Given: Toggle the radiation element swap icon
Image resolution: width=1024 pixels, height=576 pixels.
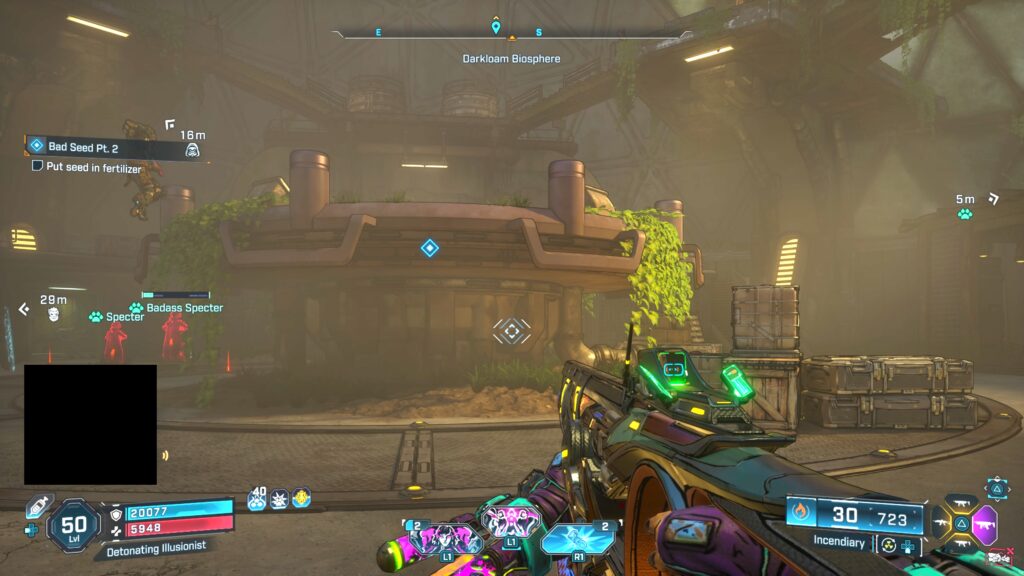Looking at the screenshot, I should pos(886,545).
